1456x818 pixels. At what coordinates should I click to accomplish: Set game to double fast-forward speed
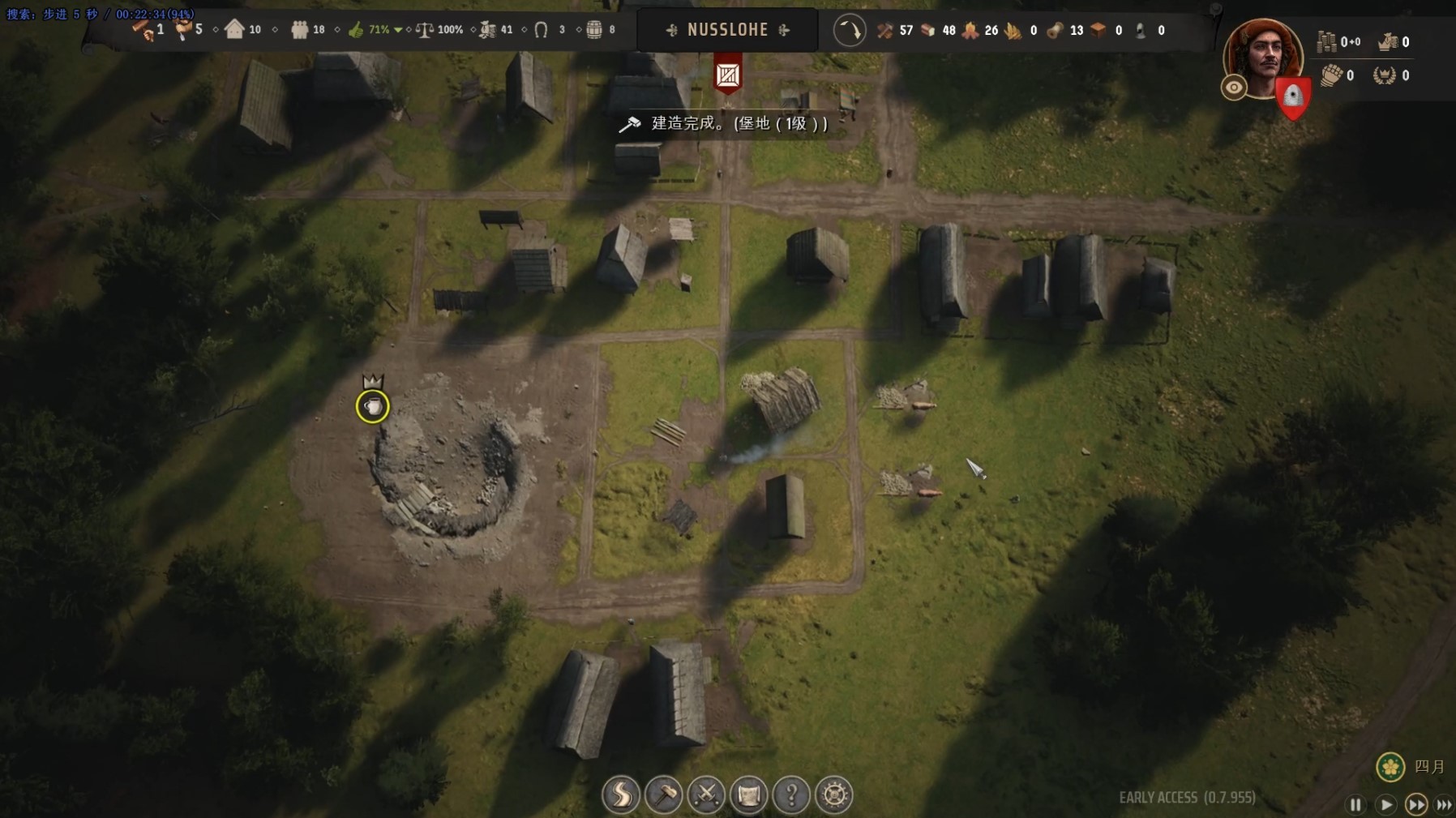1415,804
